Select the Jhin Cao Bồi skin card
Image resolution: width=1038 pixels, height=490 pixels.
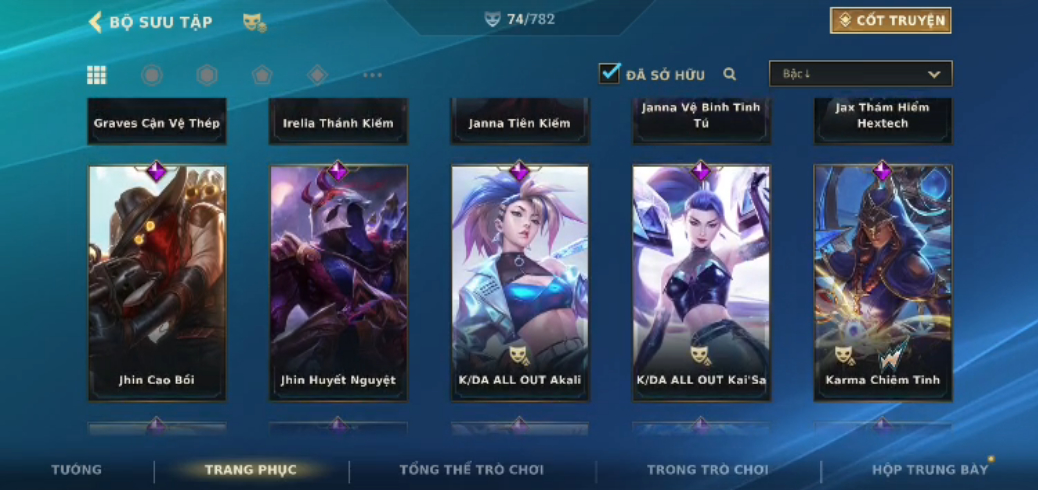157,283
